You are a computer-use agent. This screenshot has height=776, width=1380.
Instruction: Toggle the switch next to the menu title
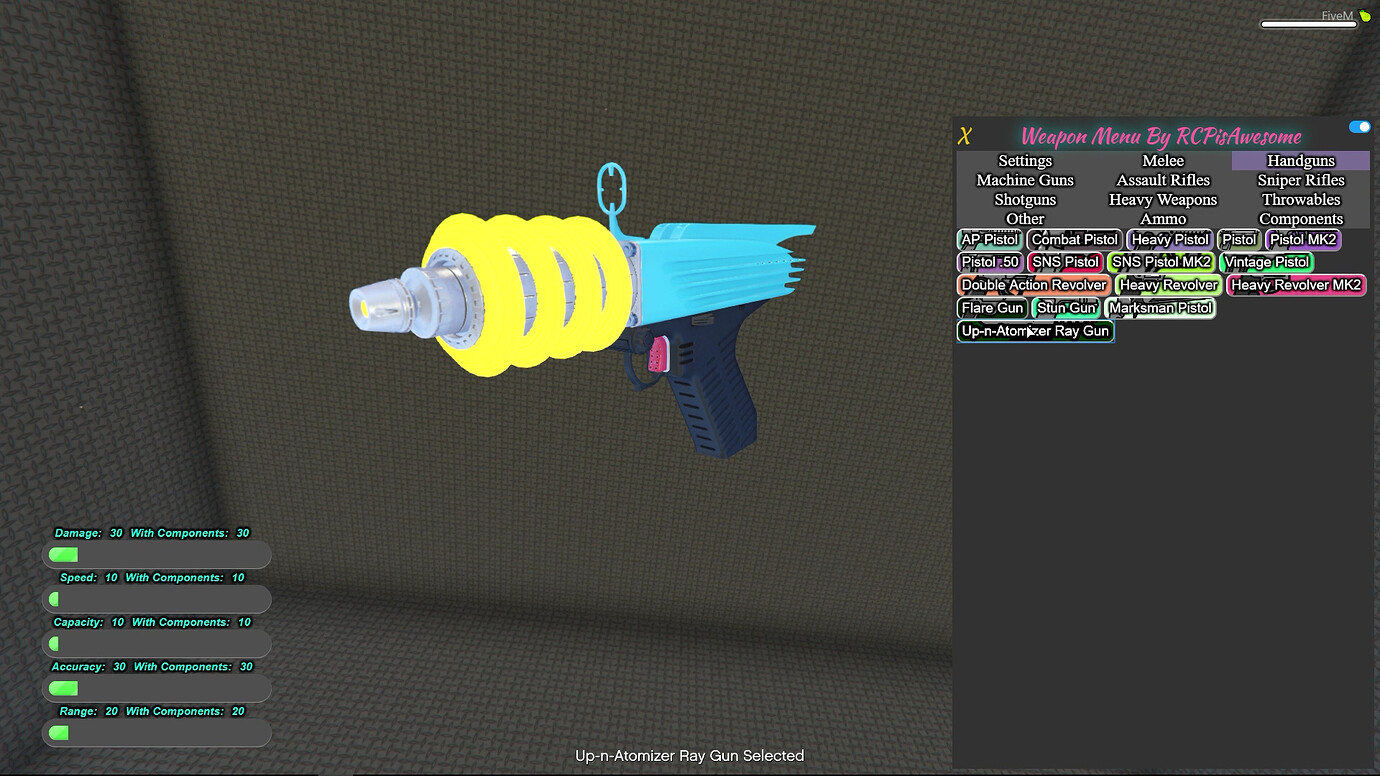click(x=1359, y=126)
